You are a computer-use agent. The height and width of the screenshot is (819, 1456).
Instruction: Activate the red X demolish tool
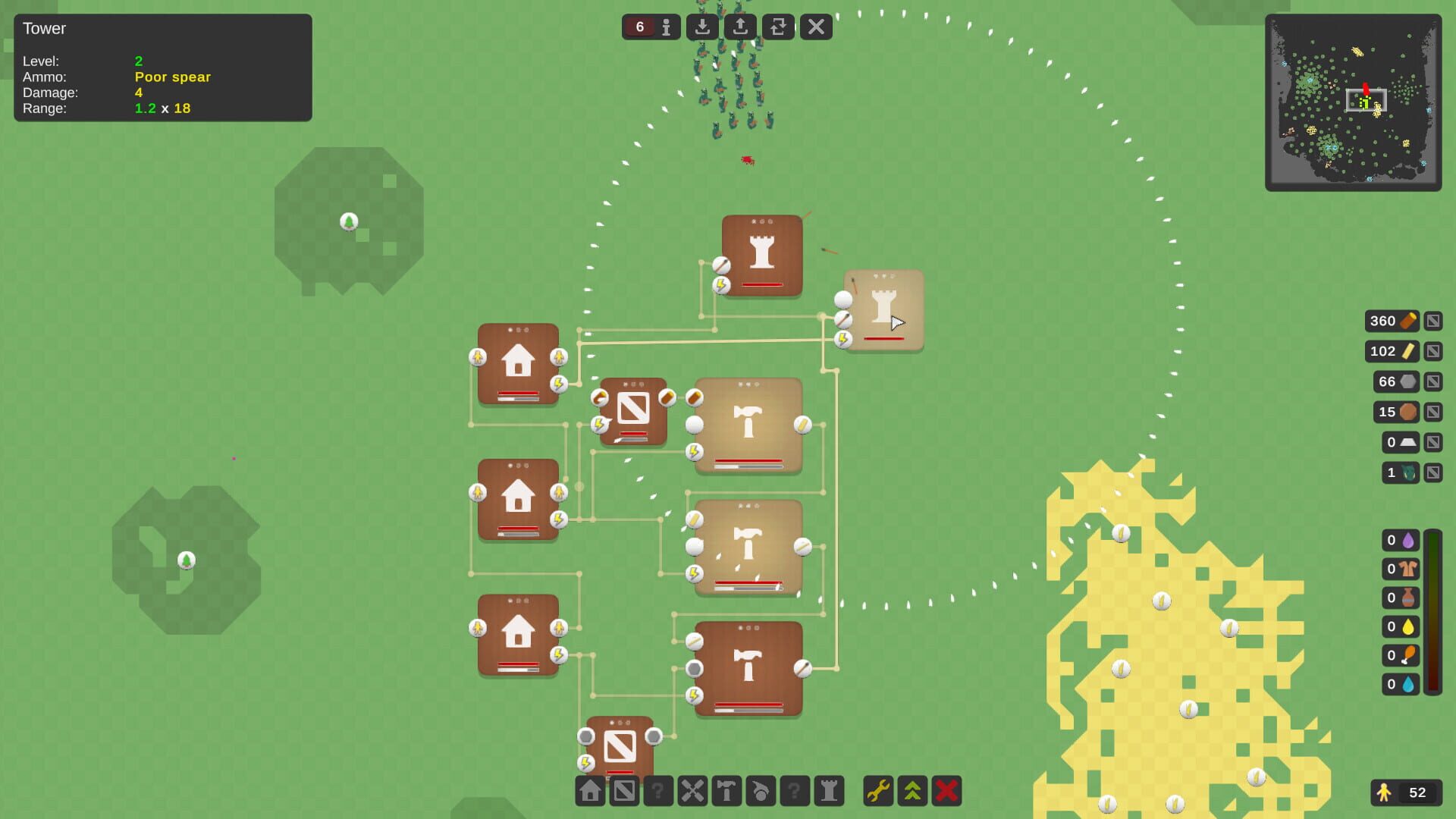point(946,791)
